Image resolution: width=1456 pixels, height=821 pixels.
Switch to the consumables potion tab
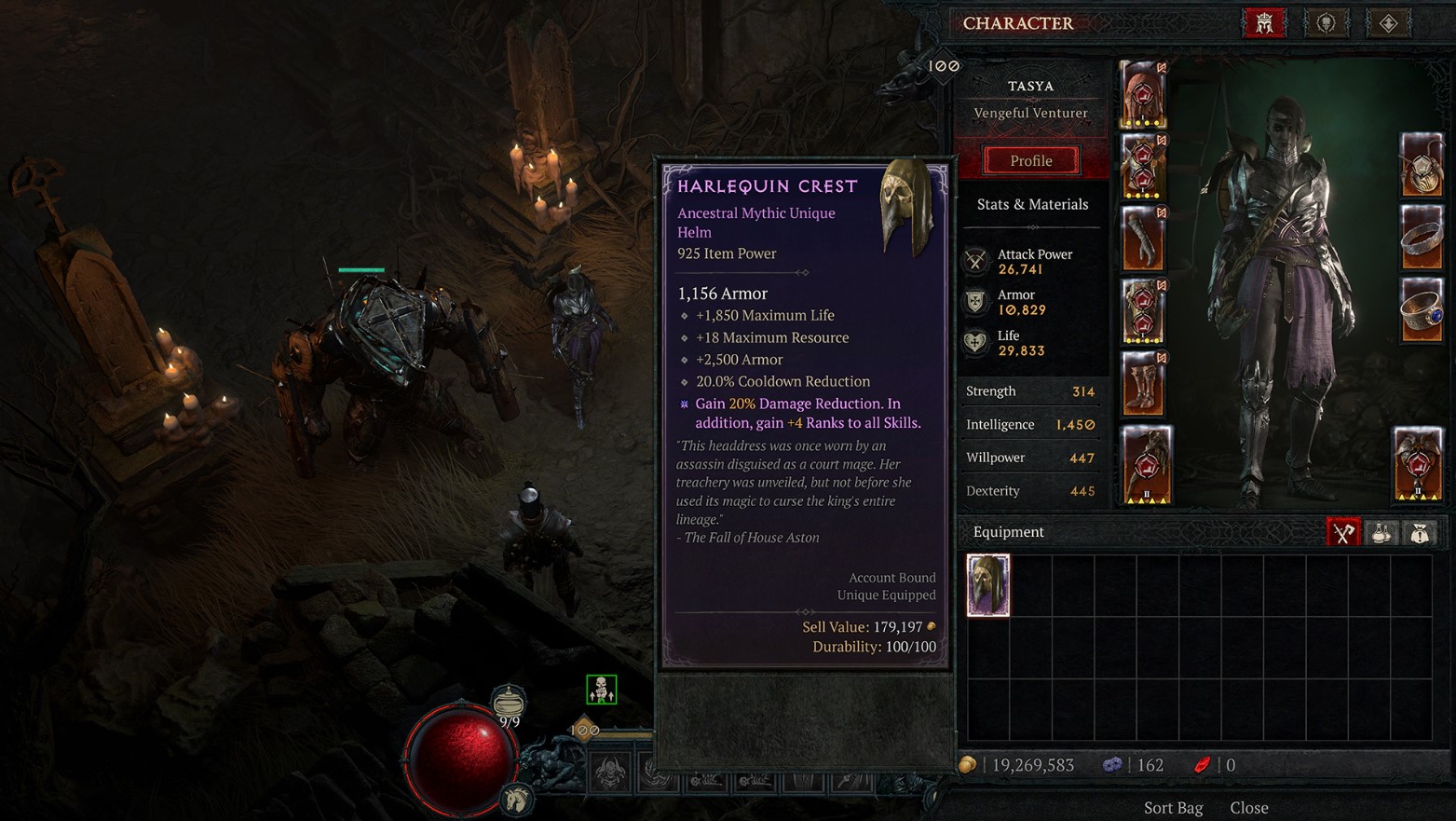pos(1381,532)
